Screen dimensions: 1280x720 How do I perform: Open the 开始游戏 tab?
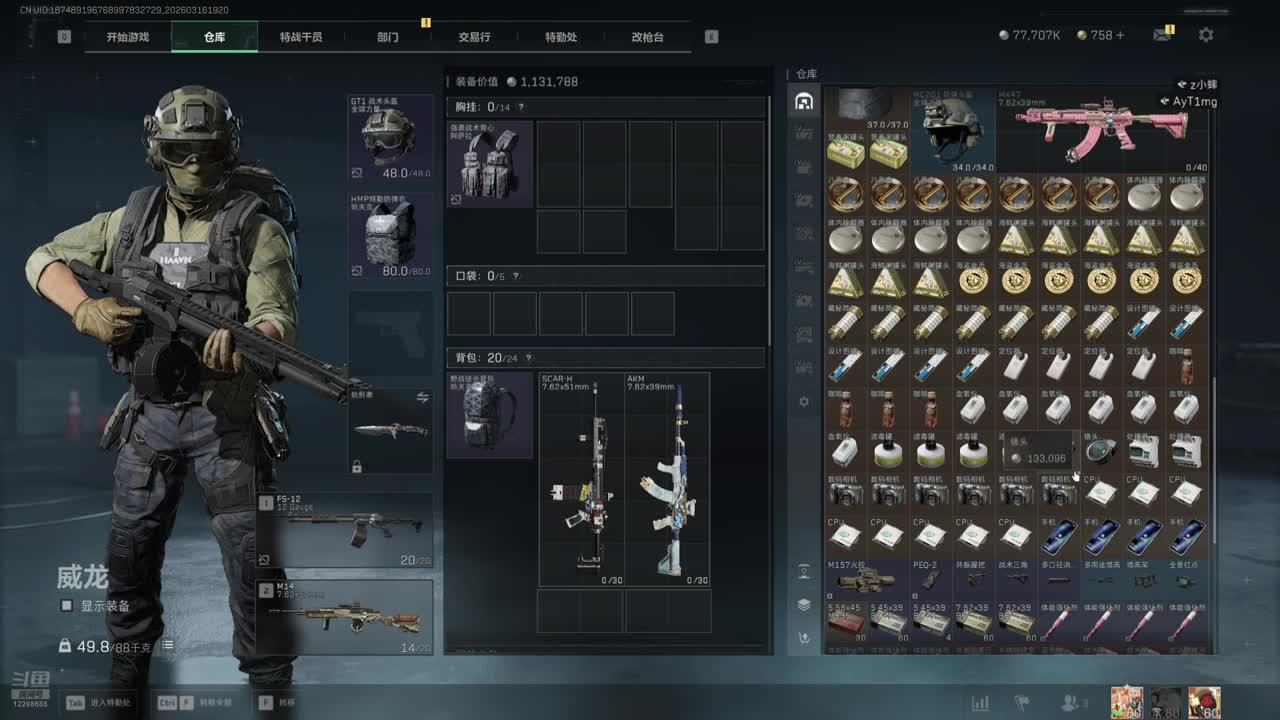point(128,37)
